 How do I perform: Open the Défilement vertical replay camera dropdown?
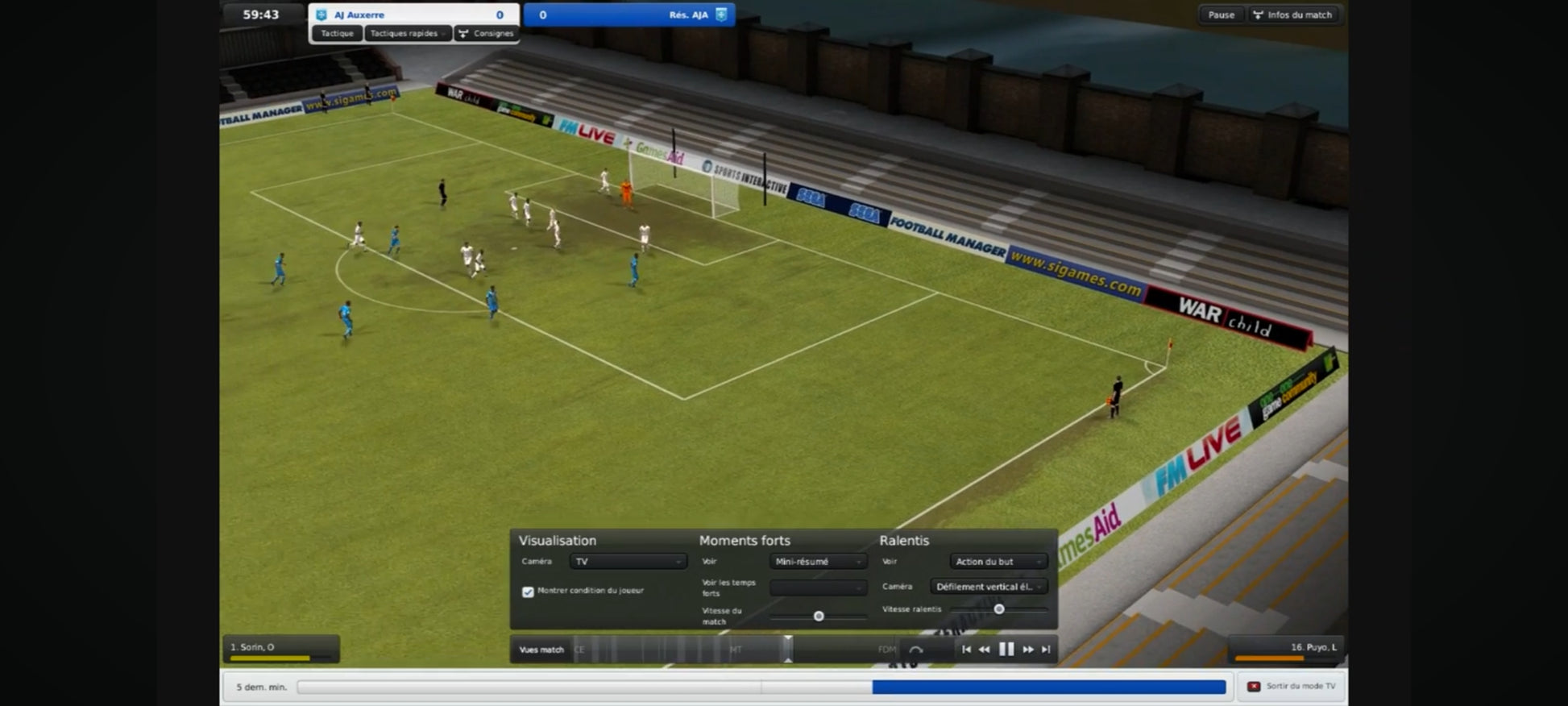[989, 587]
